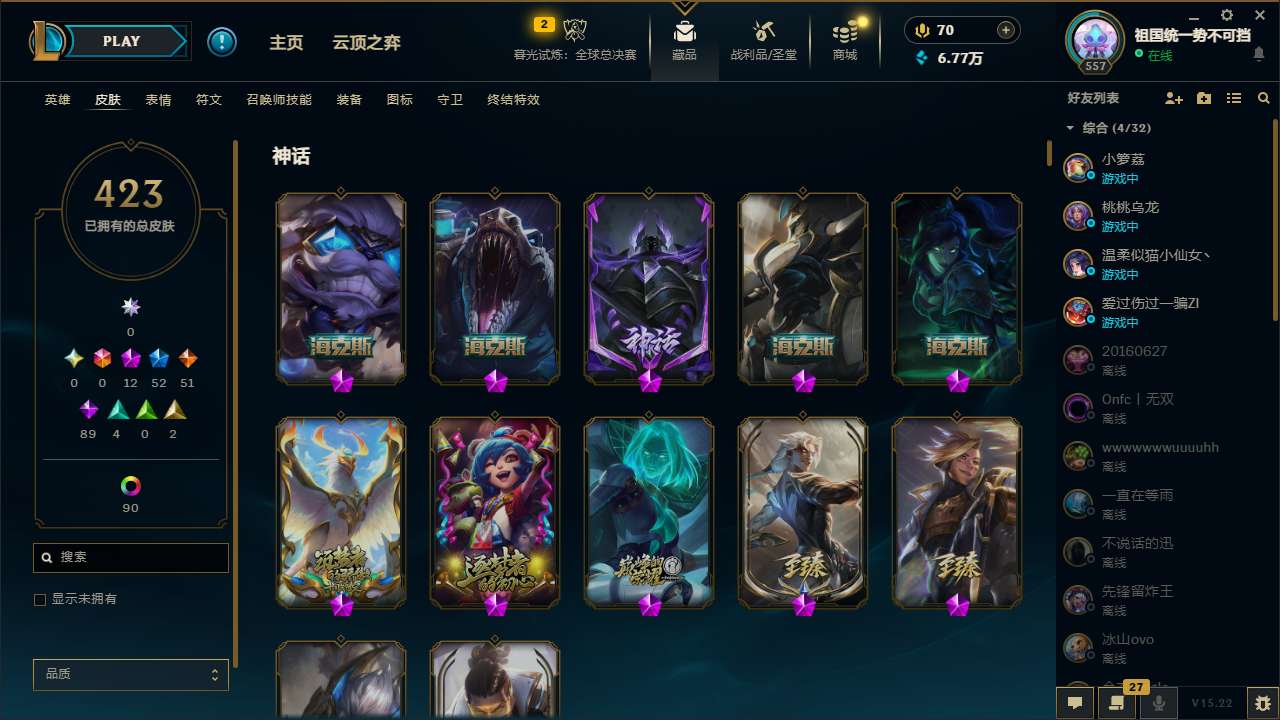Viewport: 1280px width, 720px height.
Task: Open the 商城 store
Action: click(845, 40)
